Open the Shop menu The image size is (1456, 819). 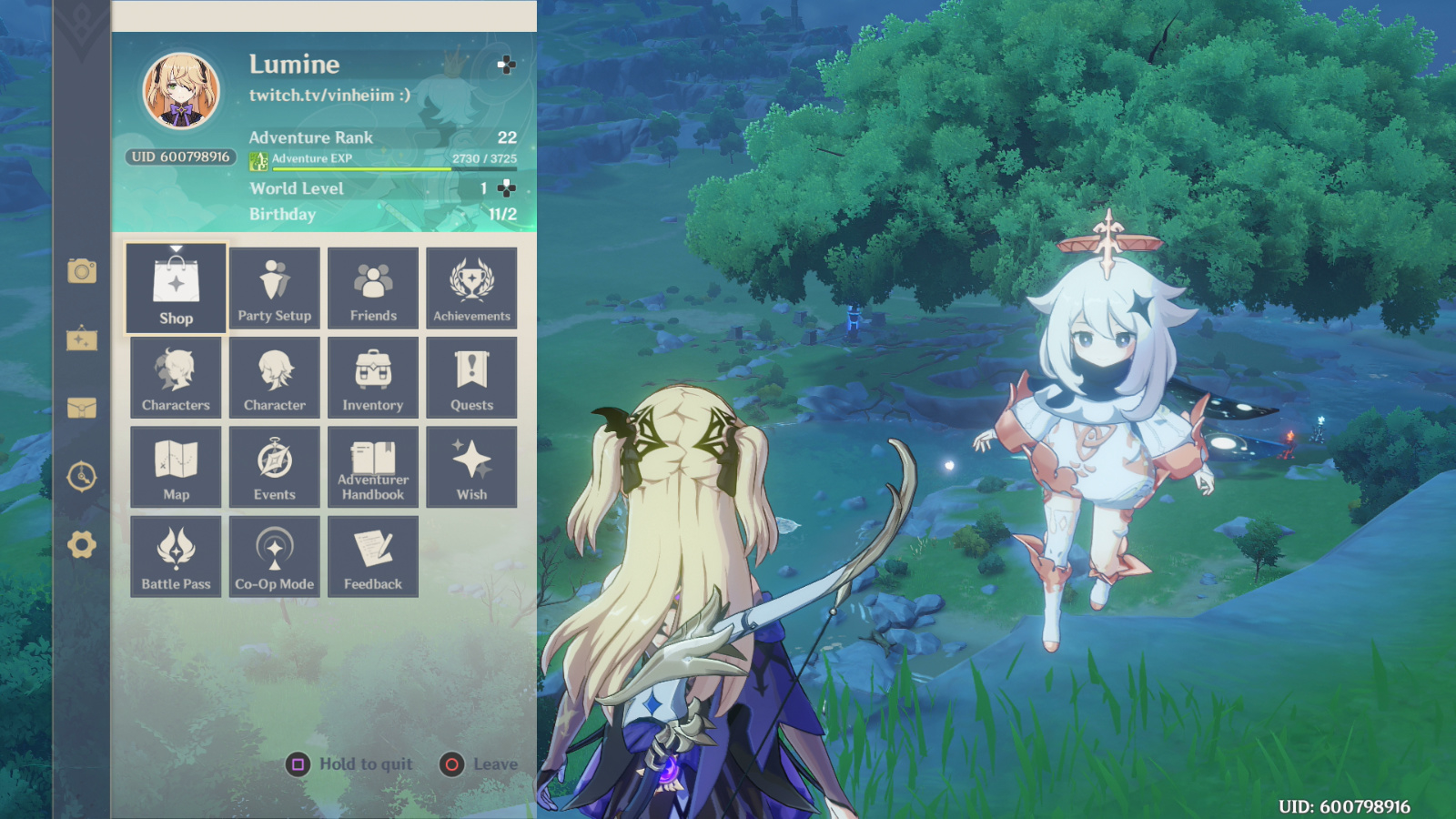pos(176,287)
